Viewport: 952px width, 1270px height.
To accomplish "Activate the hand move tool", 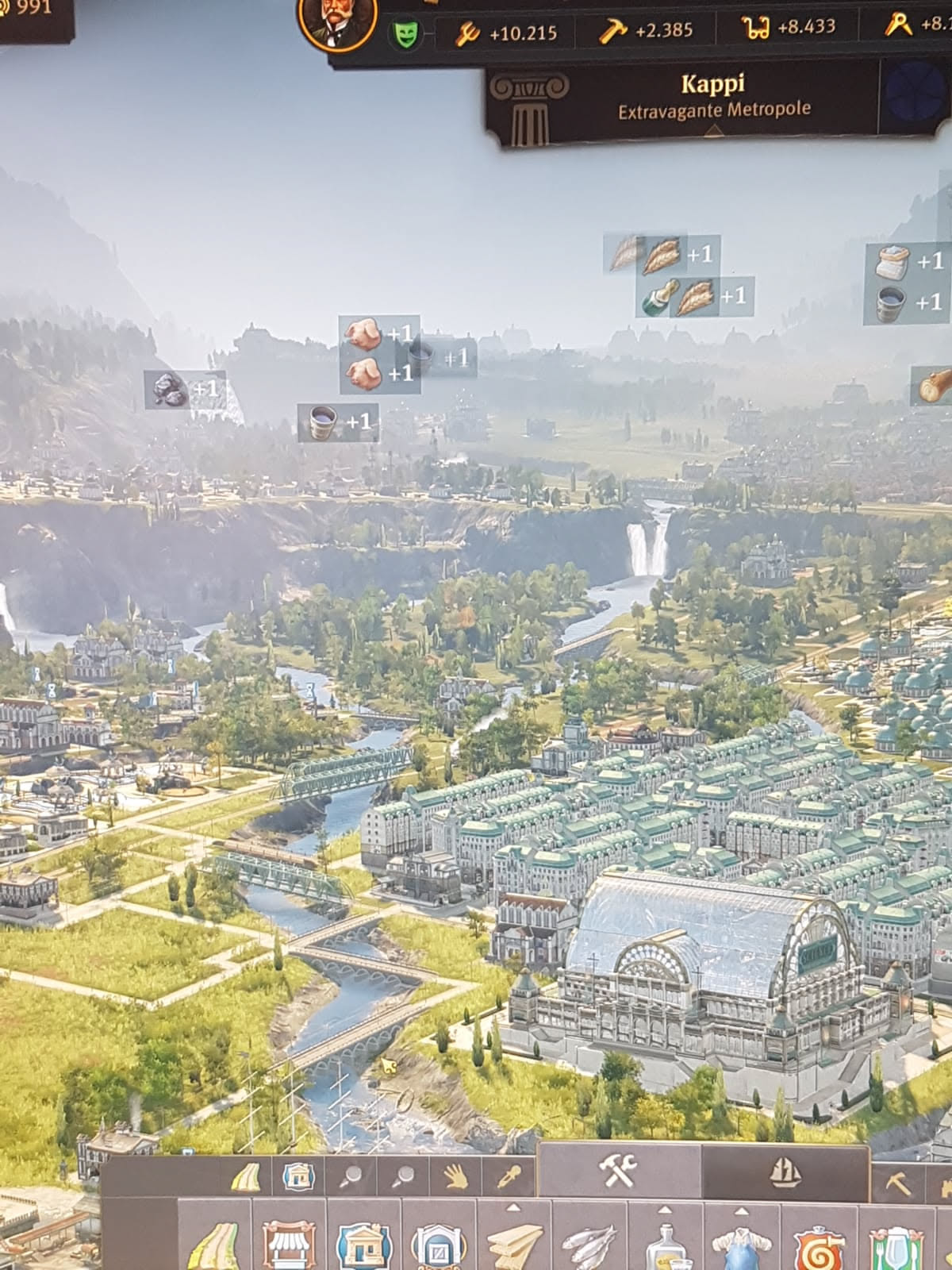I will point(455,1177).
